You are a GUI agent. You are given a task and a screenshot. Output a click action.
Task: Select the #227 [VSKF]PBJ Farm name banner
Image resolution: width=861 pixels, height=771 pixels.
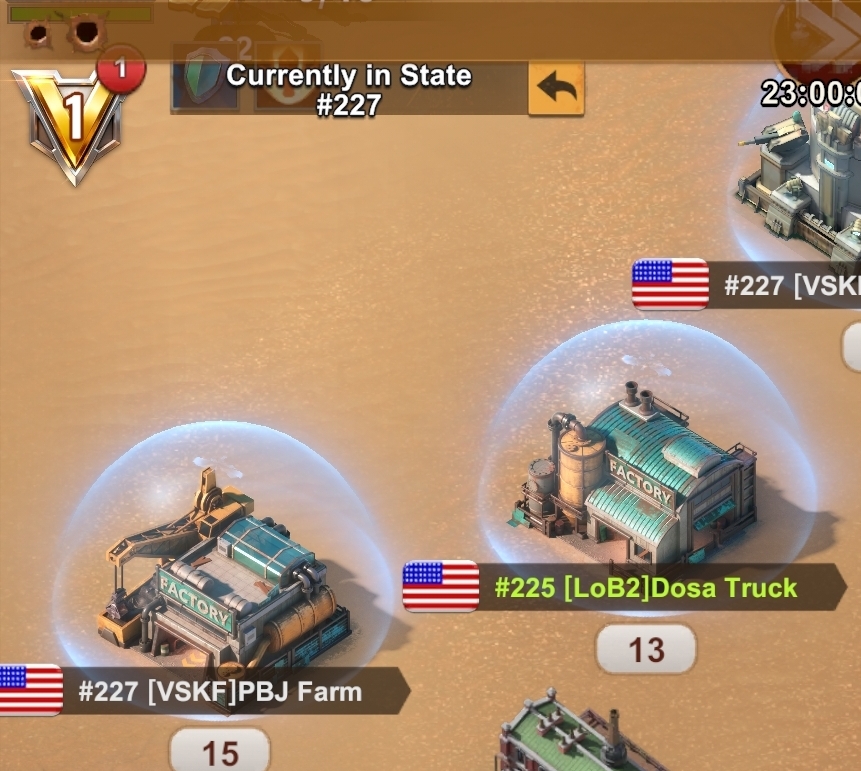(x=220, y=691)
